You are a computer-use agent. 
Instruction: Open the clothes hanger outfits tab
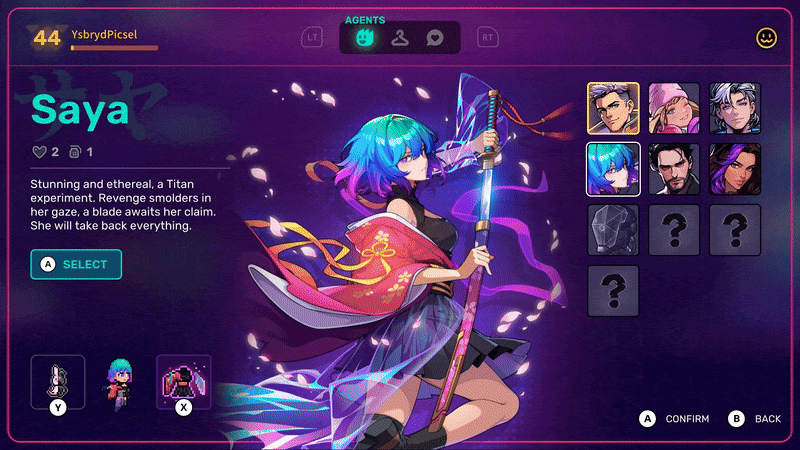click(400, 38)
